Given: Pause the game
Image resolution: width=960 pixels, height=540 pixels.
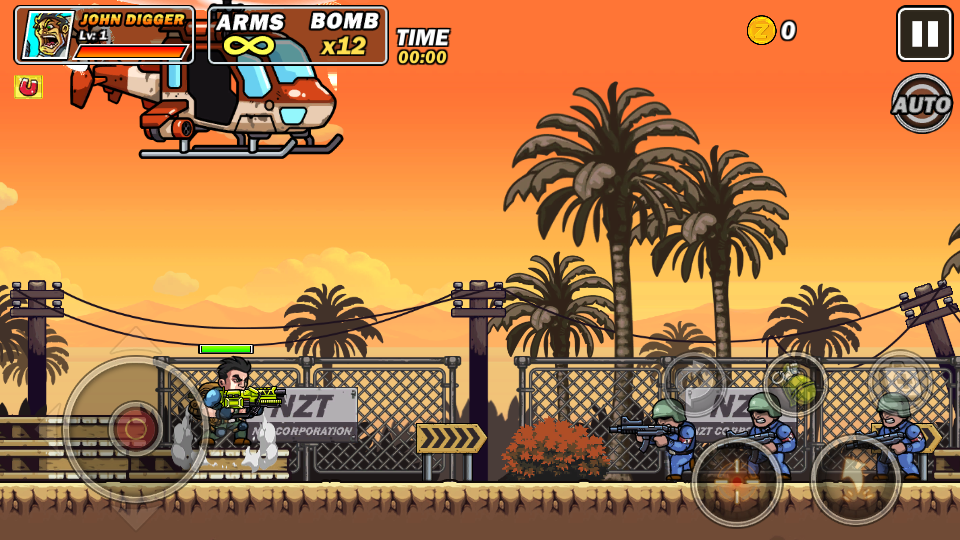Looking at the screenshot, I should [x=924, y=34].
